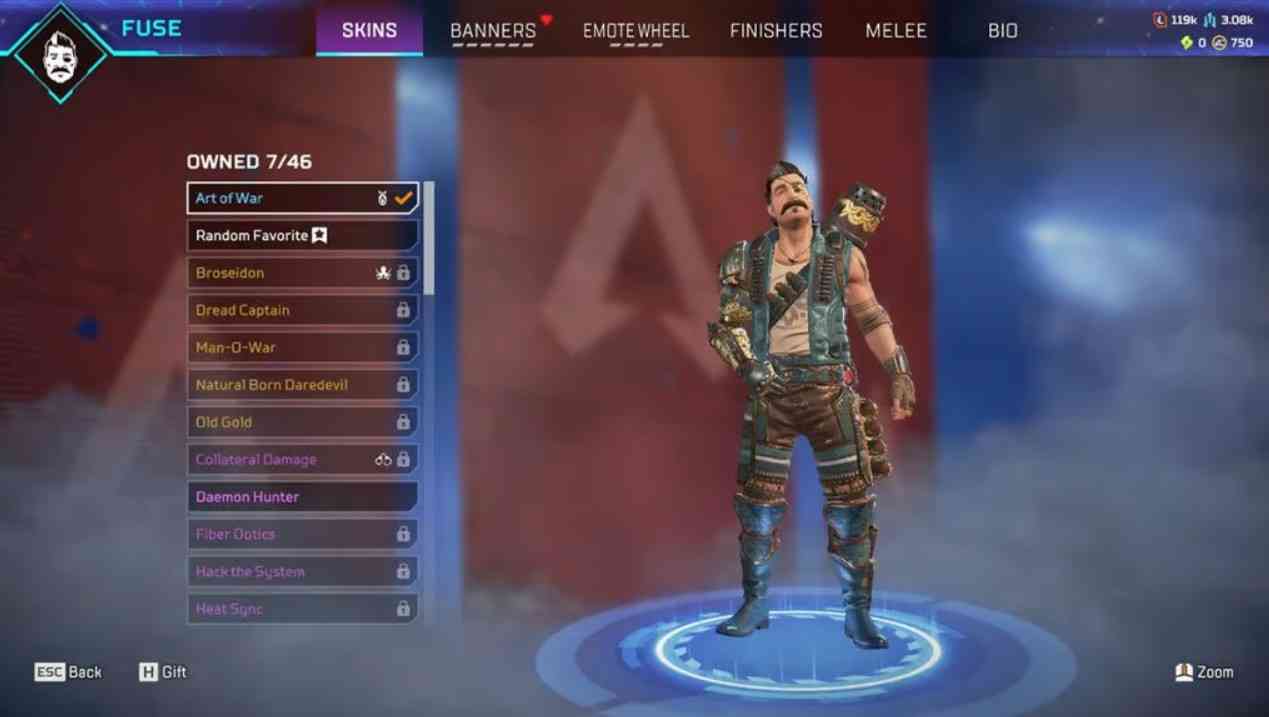
Task: Click the Natural Born Daredevil skin
Action: (302, 385)
